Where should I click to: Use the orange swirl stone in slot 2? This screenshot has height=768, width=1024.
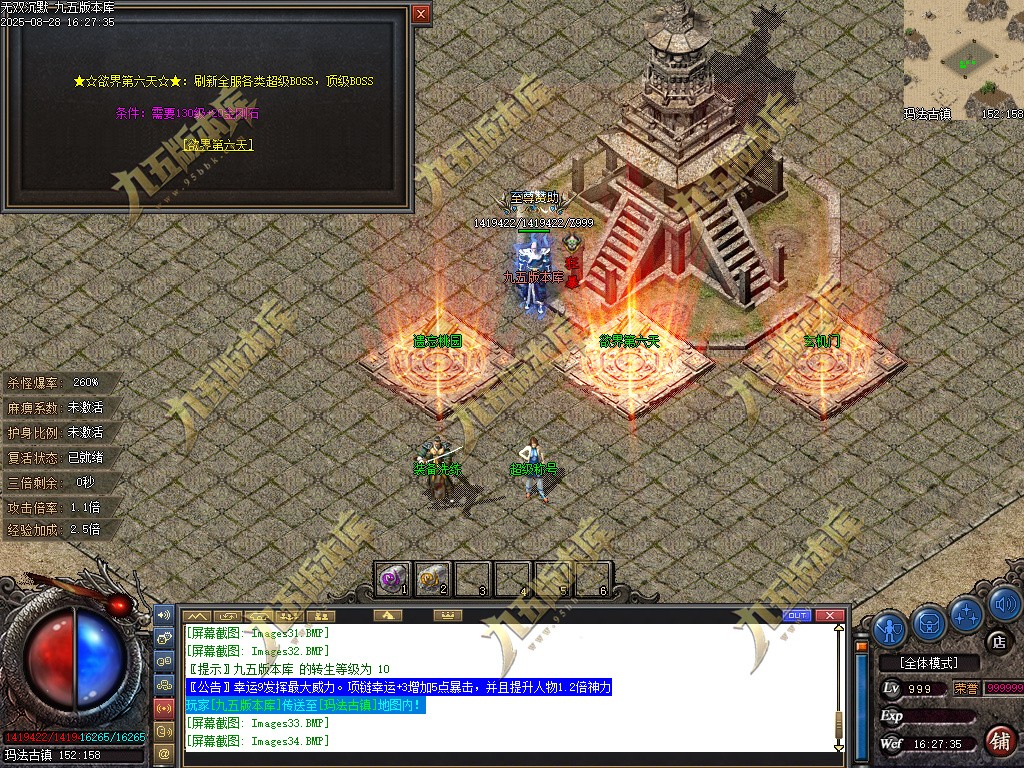coord(433,577)
